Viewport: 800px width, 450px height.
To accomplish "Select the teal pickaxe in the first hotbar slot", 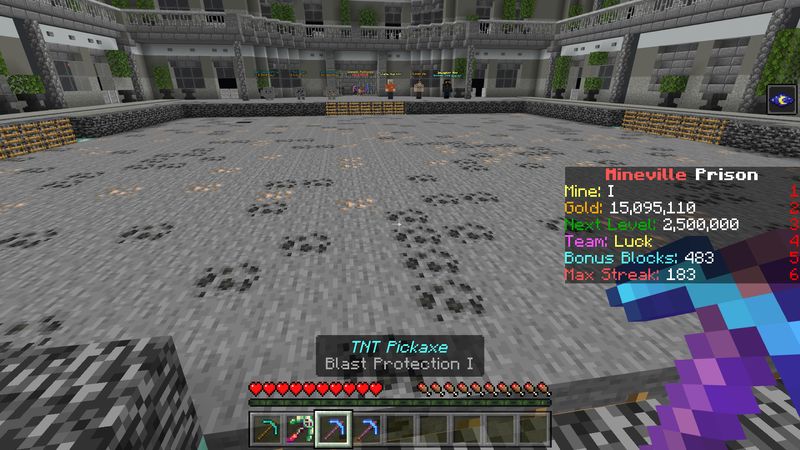I will pos(265,429).
